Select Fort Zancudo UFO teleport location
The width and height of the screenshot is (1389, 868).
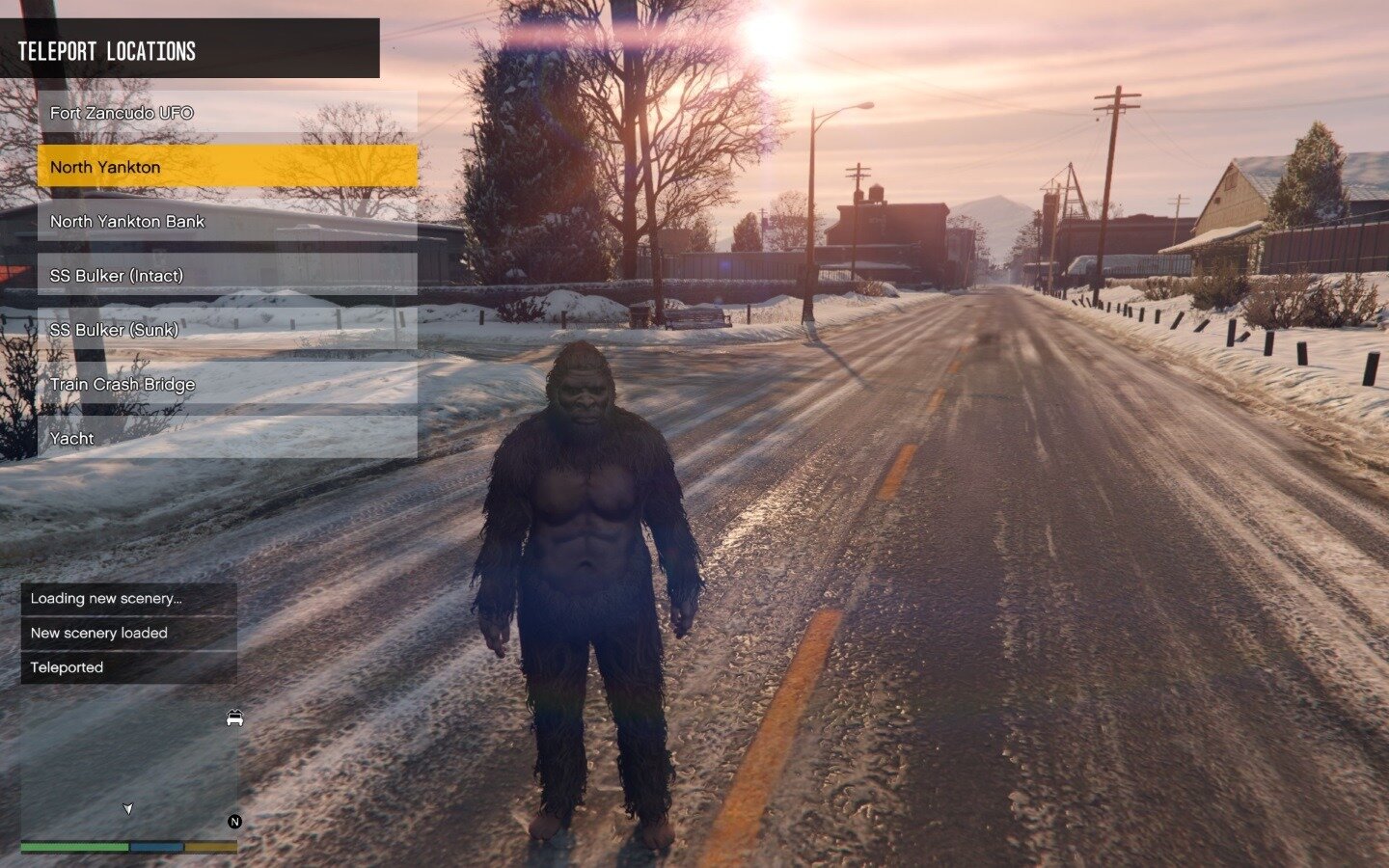(228, 113)
